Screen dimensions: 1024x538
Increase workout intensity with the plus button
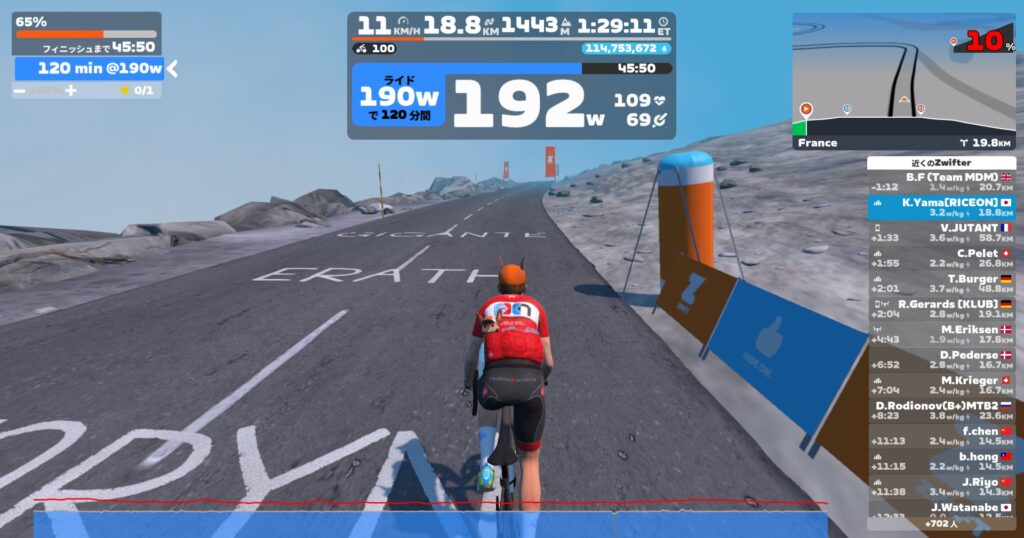[71, 90]
